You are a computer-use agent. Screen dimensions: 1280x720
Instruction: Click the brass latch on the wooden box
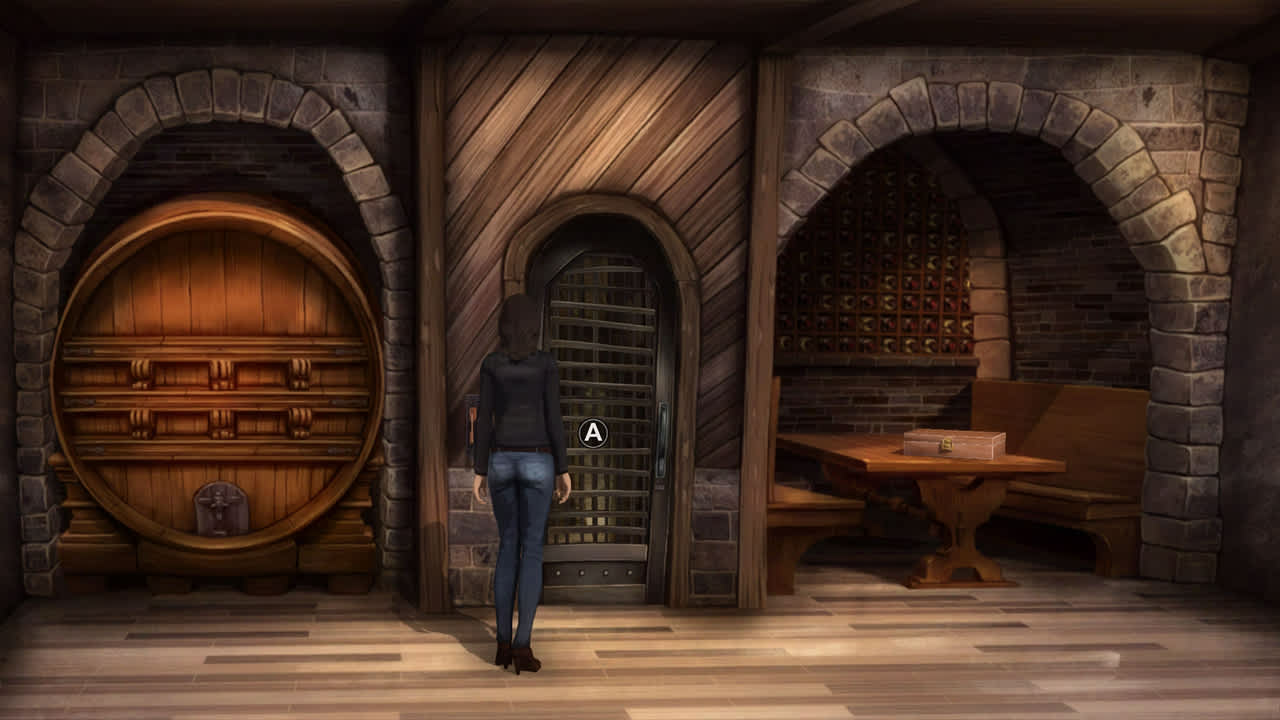coord(947,444)
